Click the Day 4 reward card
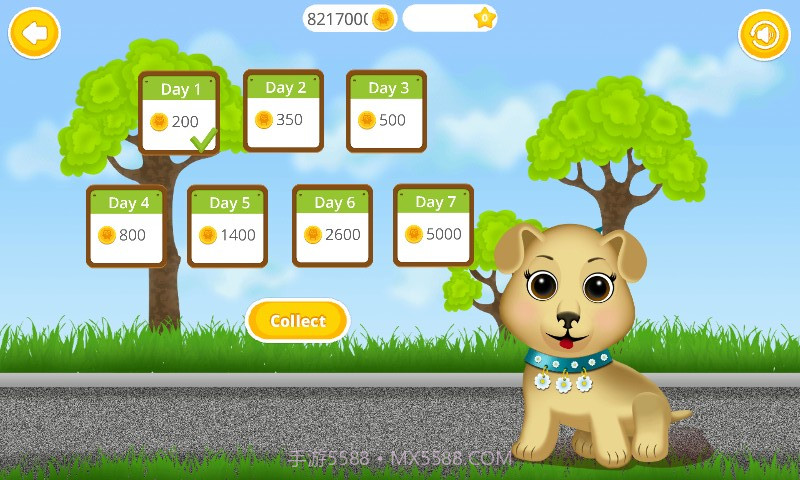800x480 pixels. pyautogui.click(x=127, y=226)
